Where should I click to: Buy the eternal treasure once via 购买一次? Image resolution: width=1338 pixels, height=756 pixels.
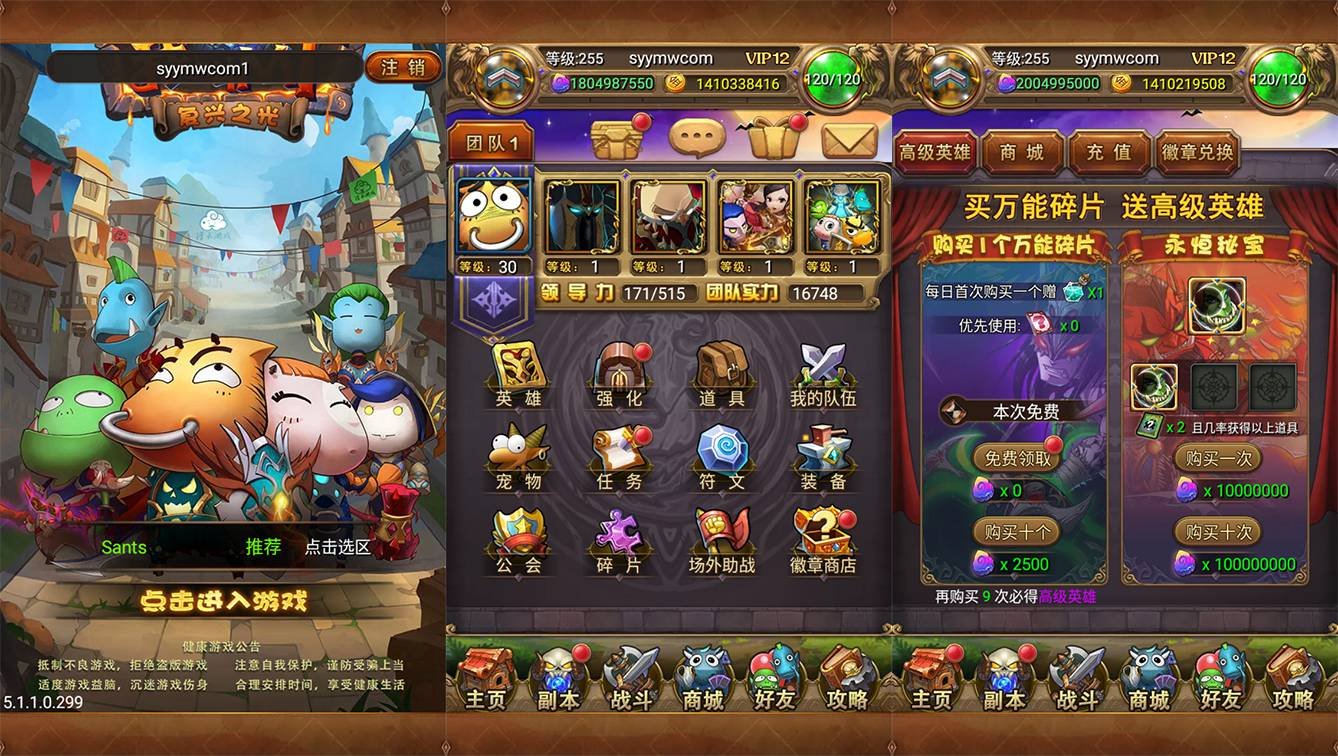pos(1216,458)
